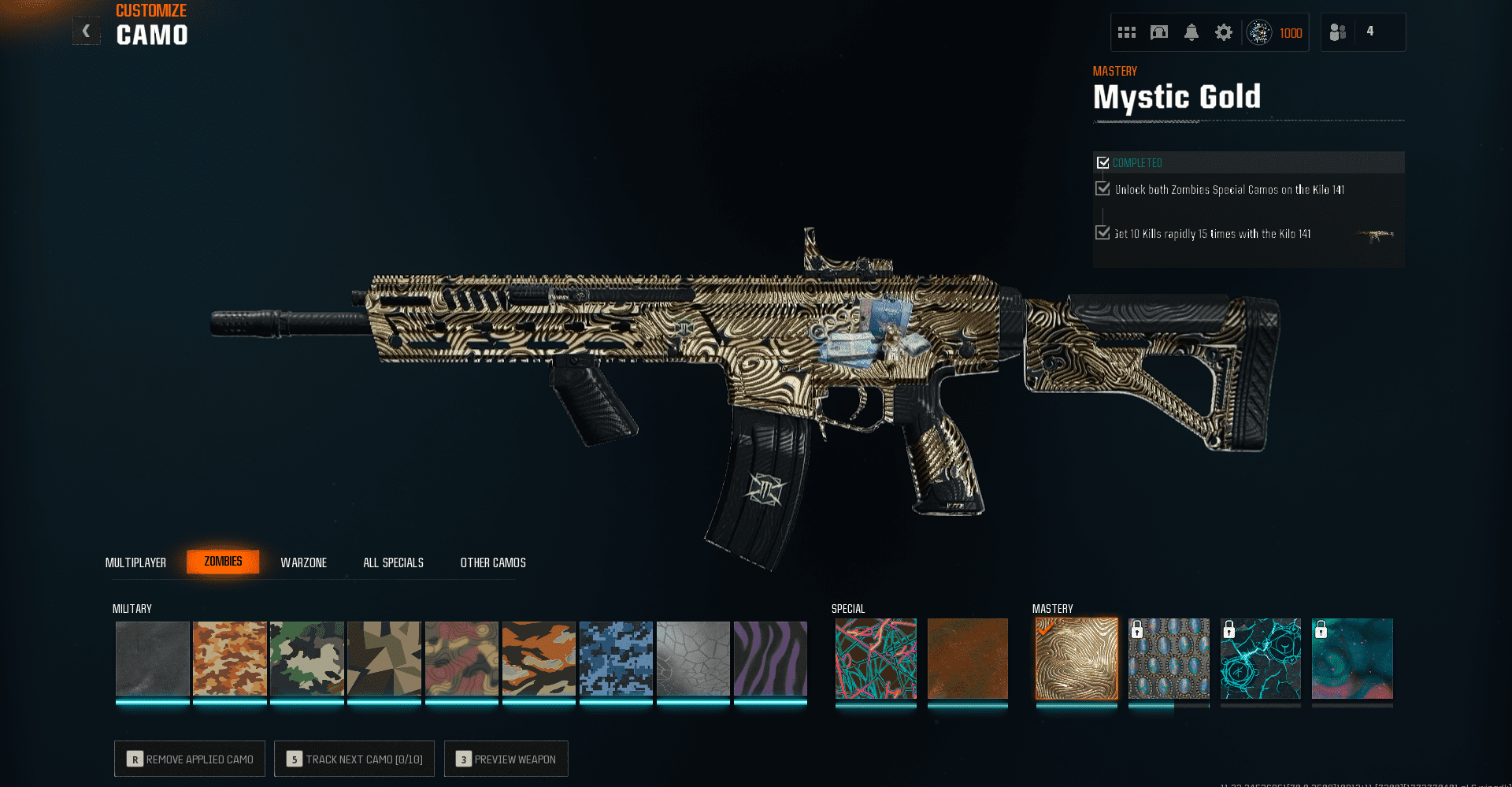Choose the locked cyan lightning mastery camo

1260,659
